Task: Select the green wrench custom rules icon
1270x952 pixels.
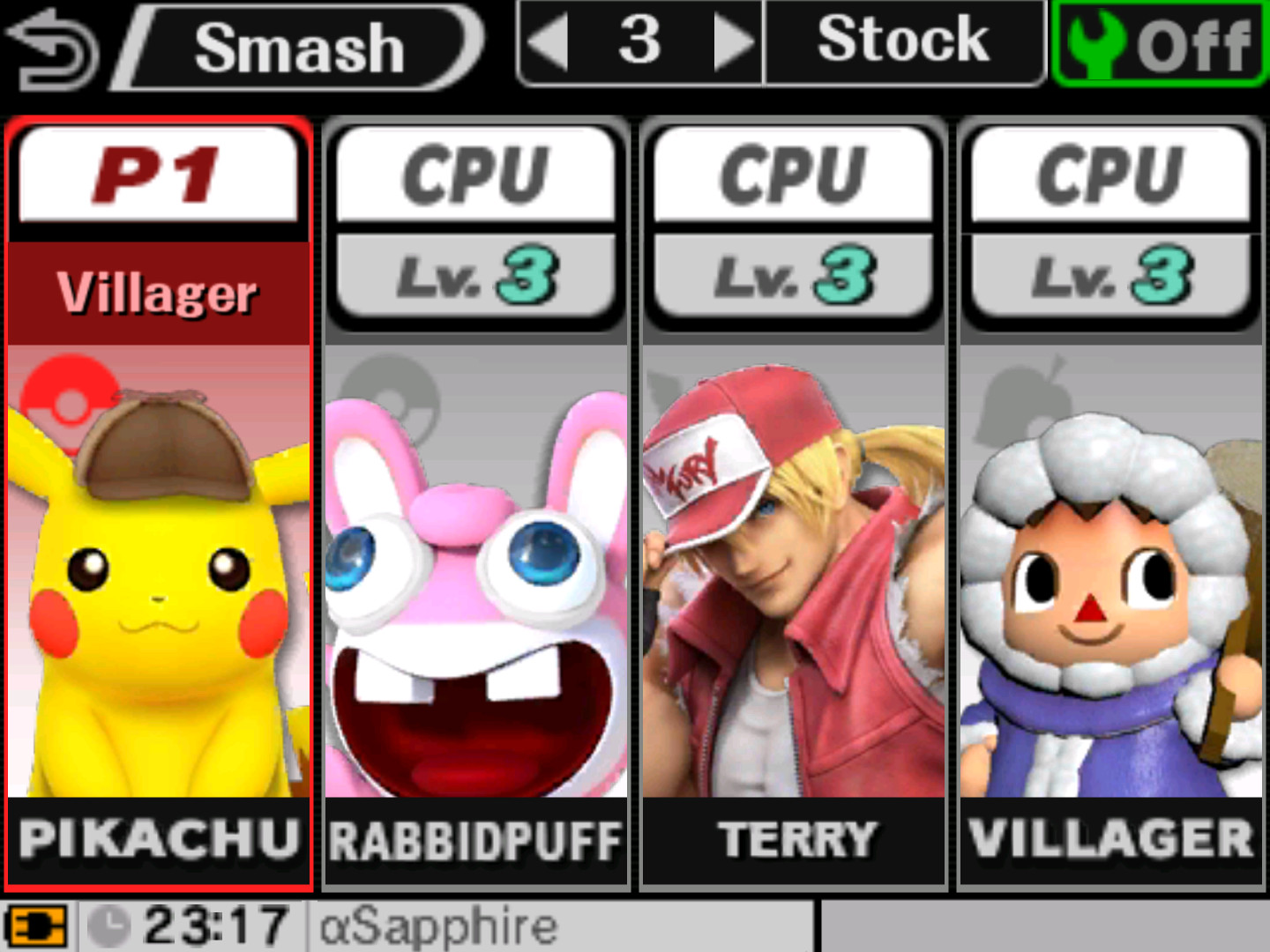Action: point(1089,40)
